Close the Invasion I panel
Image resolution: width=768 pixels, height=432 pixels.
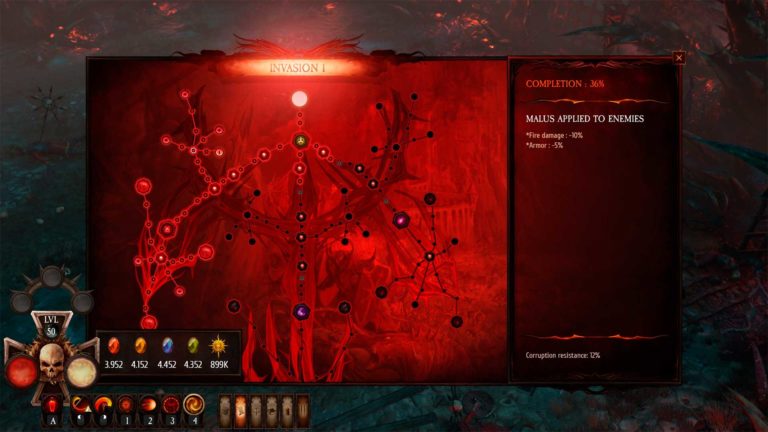coord(679,58)
